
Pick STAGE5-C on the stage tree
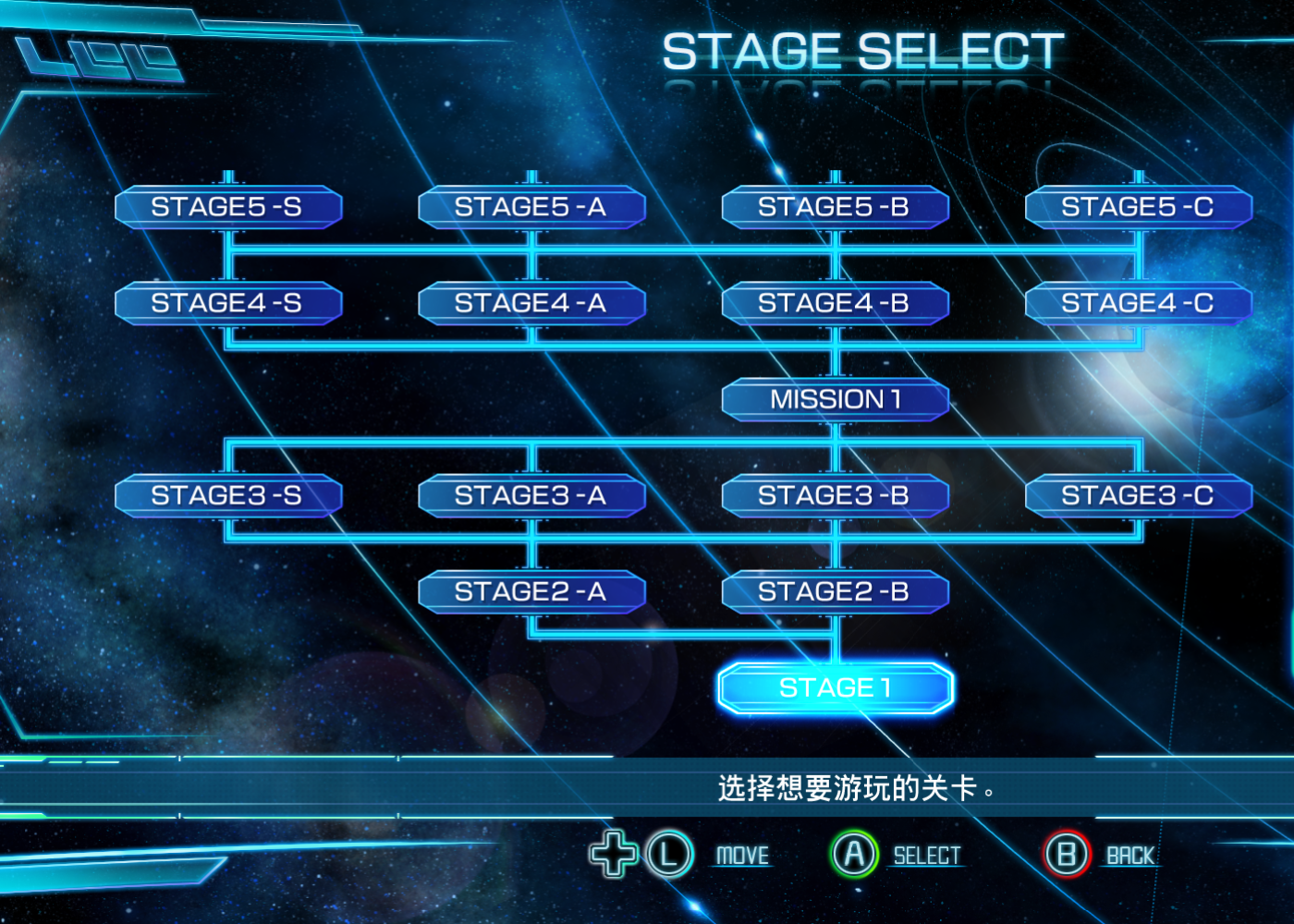click(1138, 207)
